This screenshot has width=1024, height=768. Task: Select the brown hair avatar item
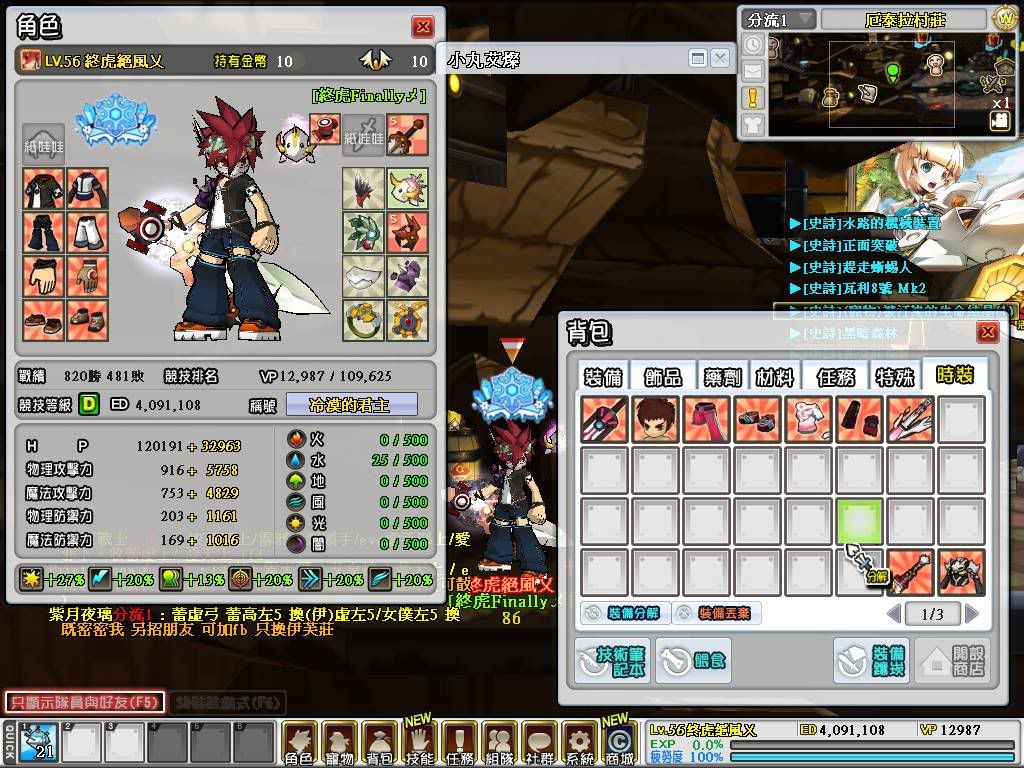click(655, 420)
